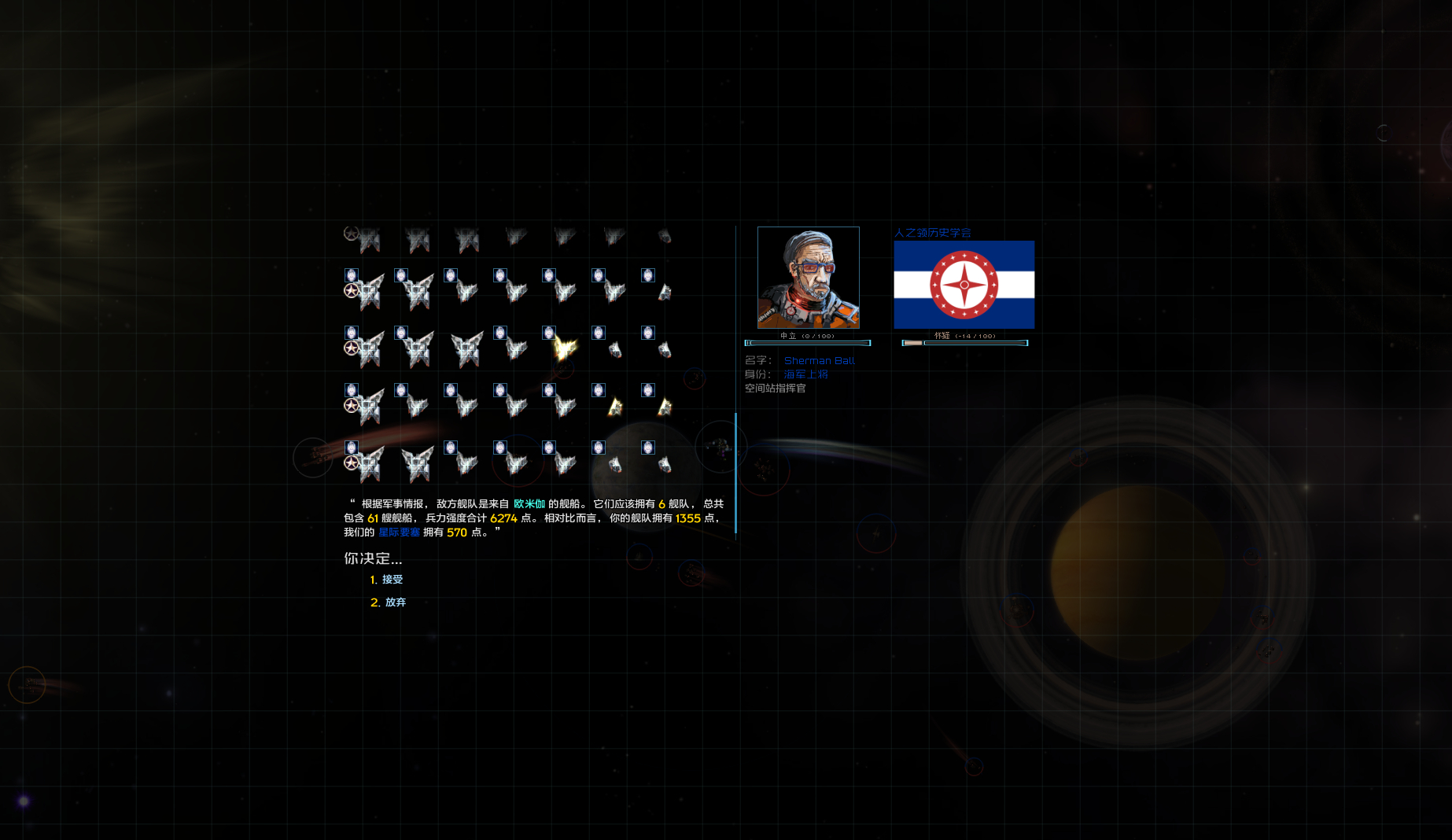Viewport: 1452px width, 840px height.
Task: Select the "放弃" dialogue option
Action: pos(395,602)
